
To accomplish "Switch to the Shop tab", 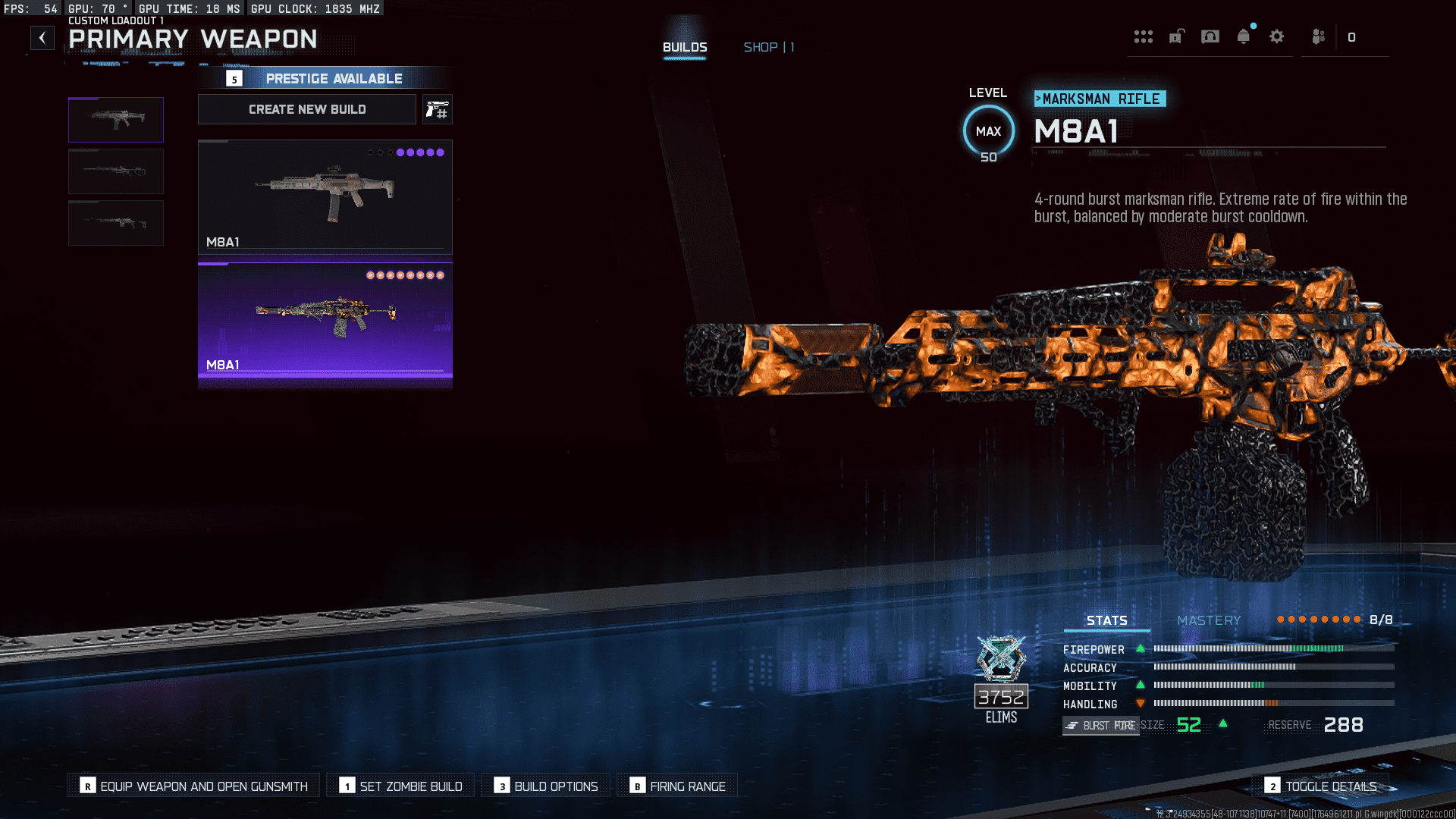I will point(768,47).
